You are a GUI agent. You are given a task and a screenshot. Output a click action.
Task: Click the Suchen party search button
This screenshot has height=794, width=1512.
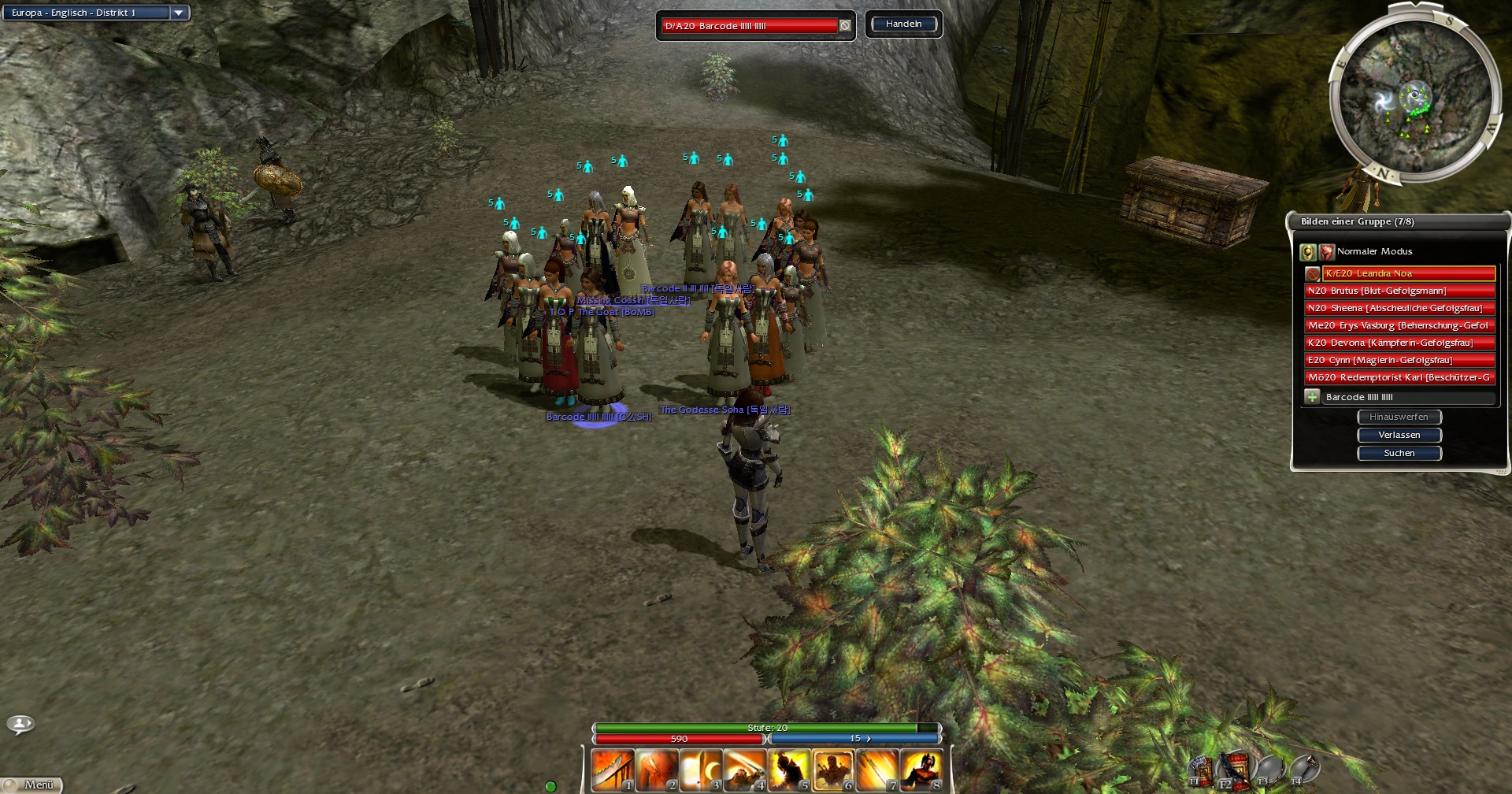coord(1399,453)
